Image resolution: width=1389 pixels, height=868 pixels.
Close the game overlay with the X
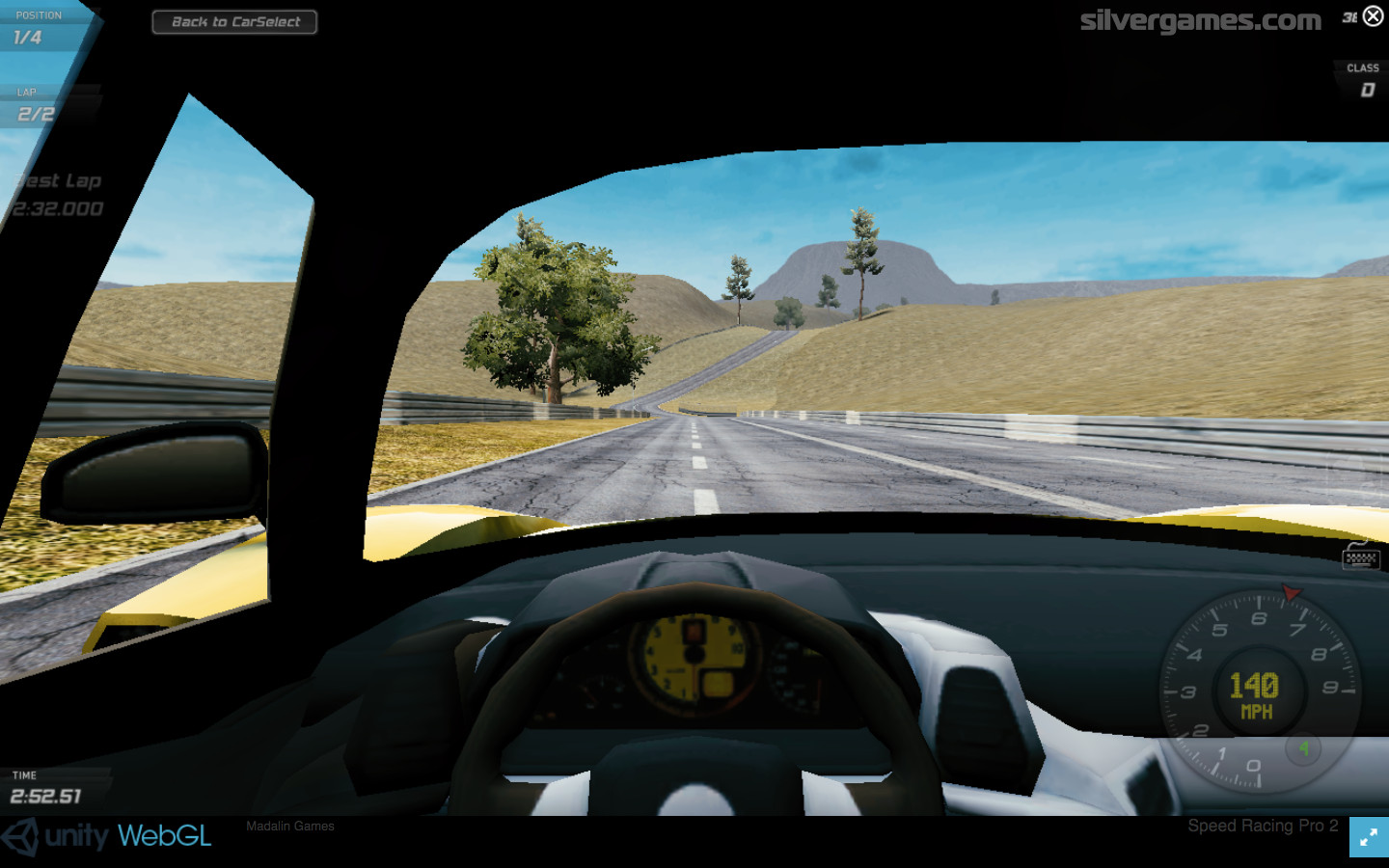[1373, 15]
